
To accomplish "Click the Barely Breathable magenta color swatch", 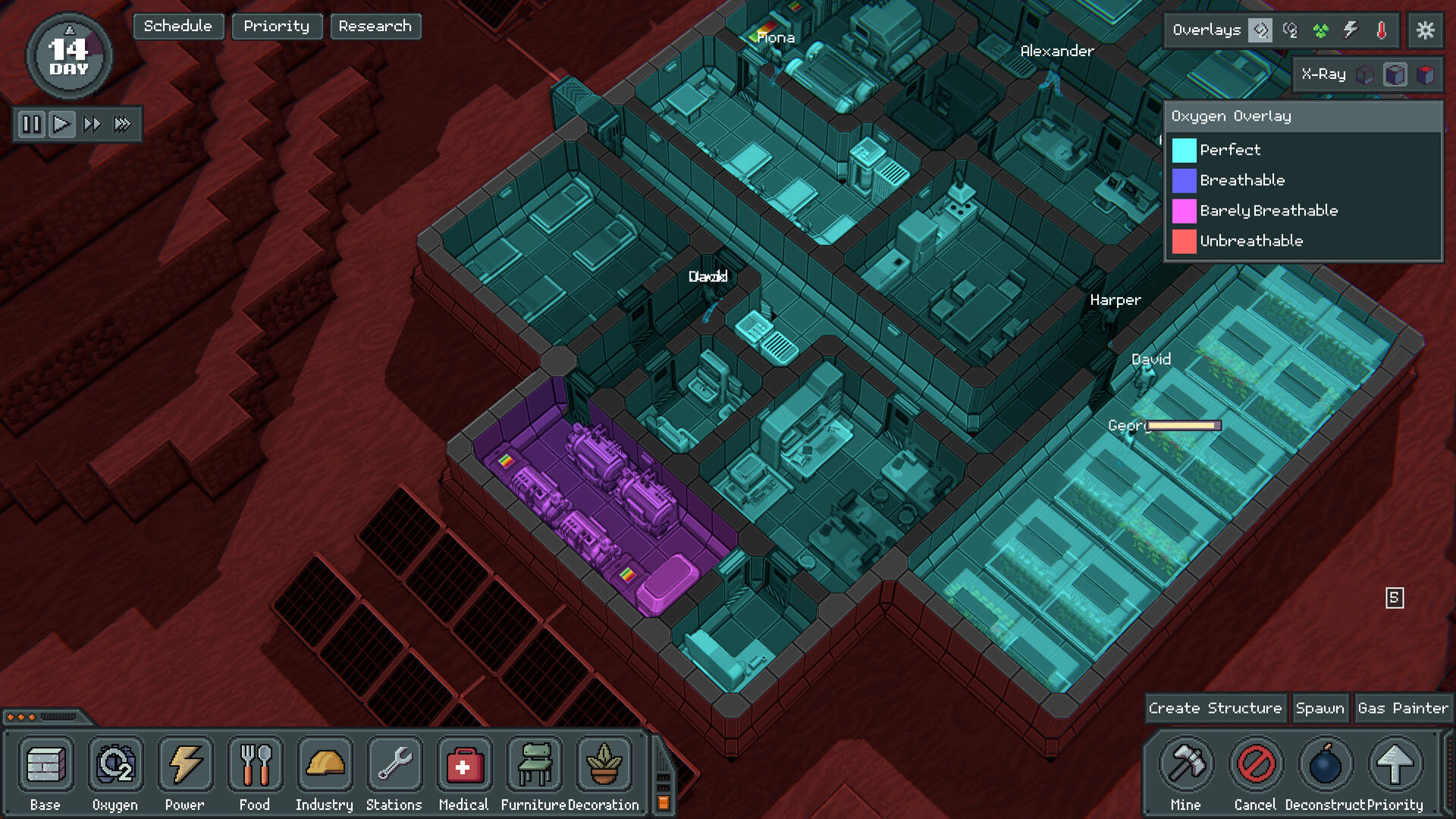I will click(x=1184, y=211).
